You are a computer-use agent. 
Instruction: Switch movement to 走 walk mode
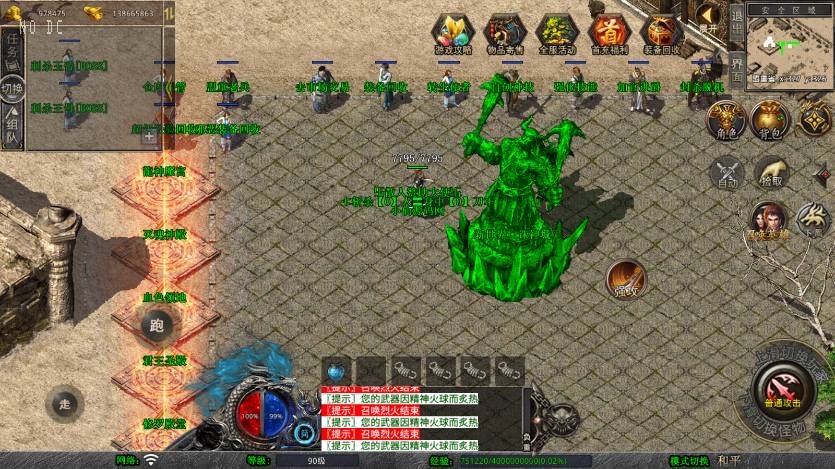point(67,401)
